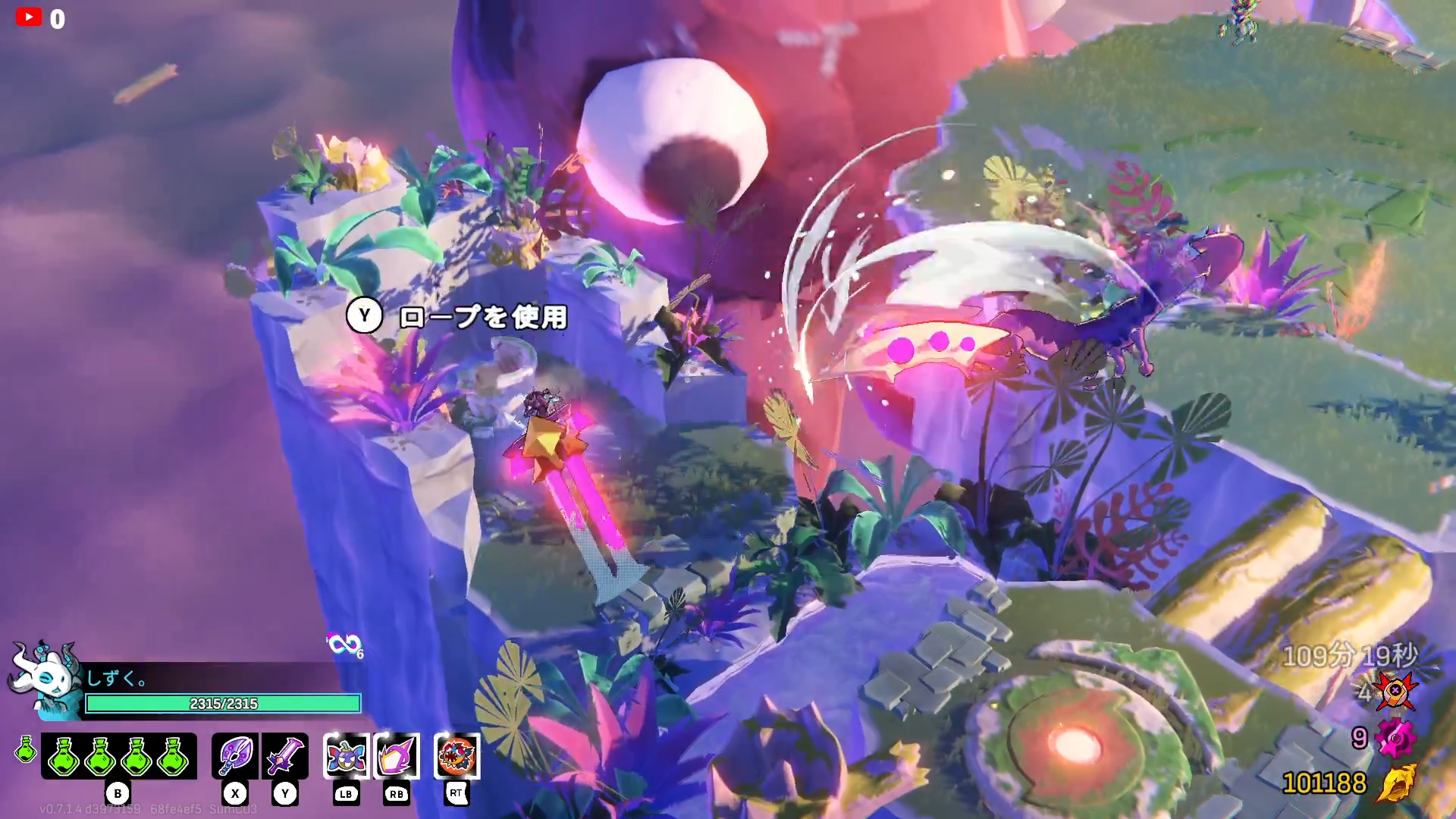Click the magenta gear currency icon
1456x819 pixels.
pyautogui.click(x=1396, y=737)
